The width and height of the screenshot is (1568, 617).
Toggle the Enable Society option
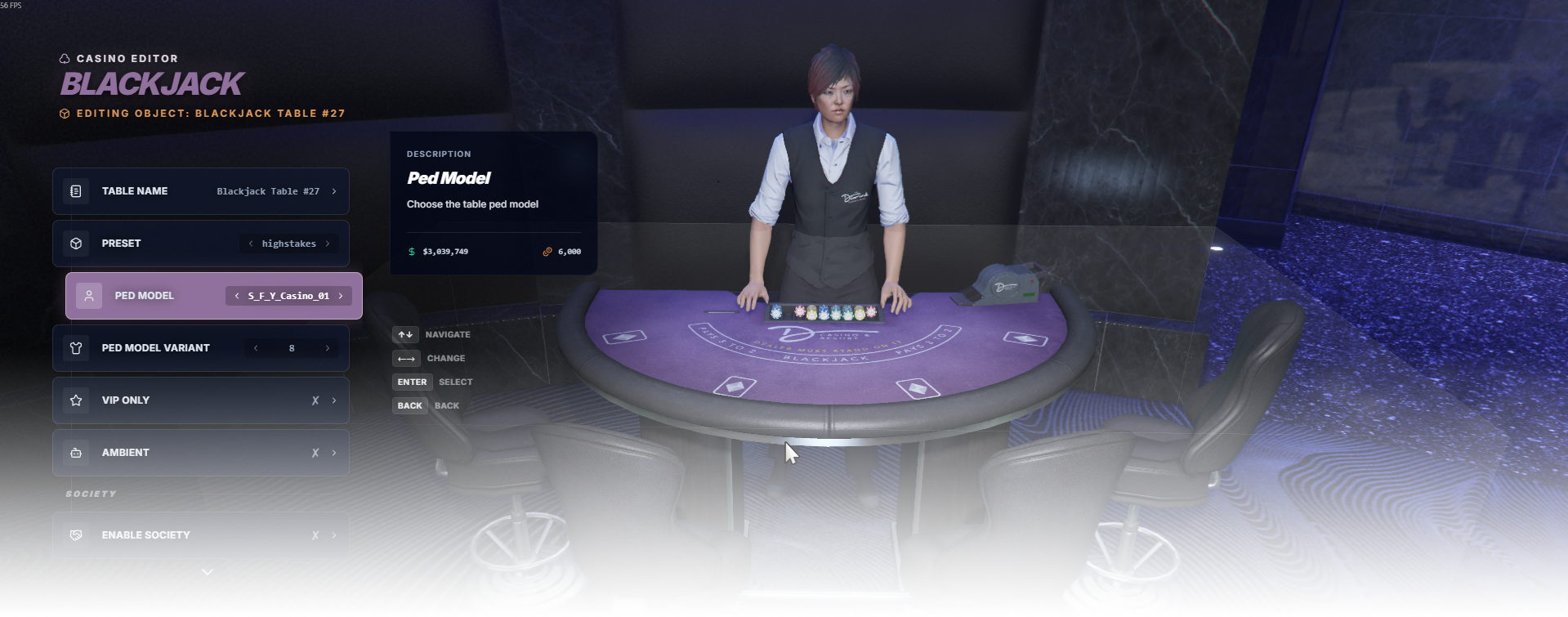coord(200,535)
